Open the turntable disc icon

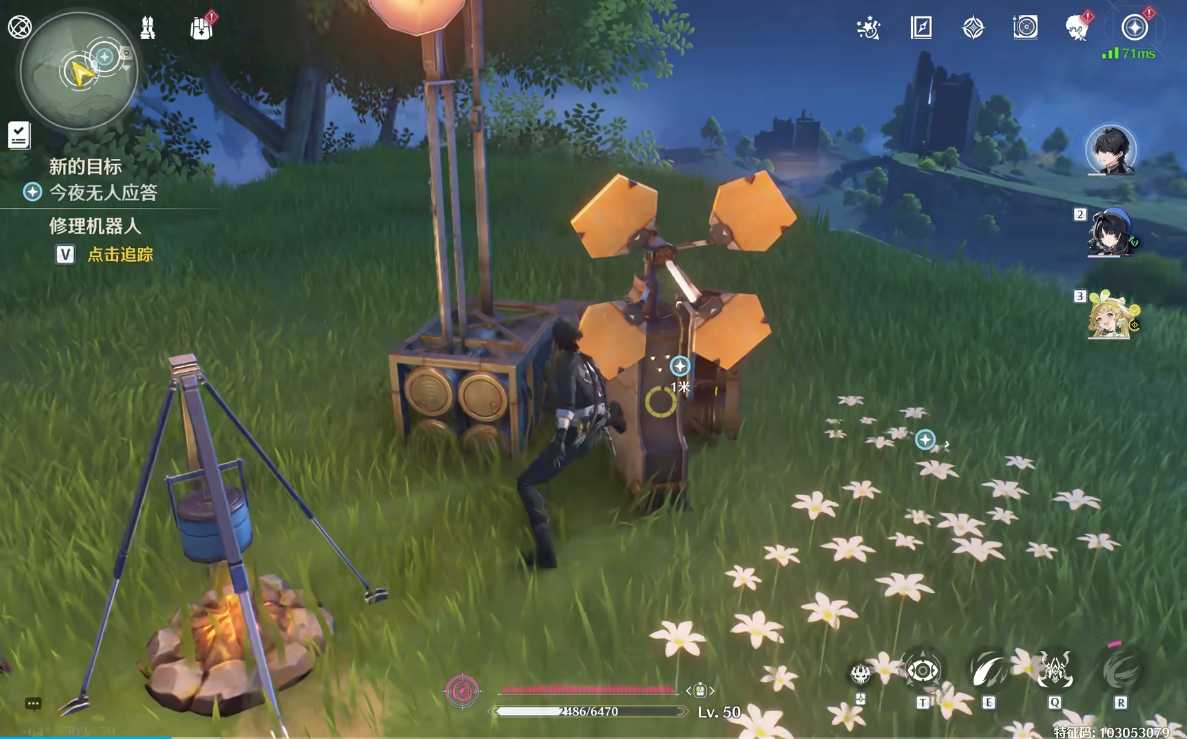click(x=1025, y=28)
